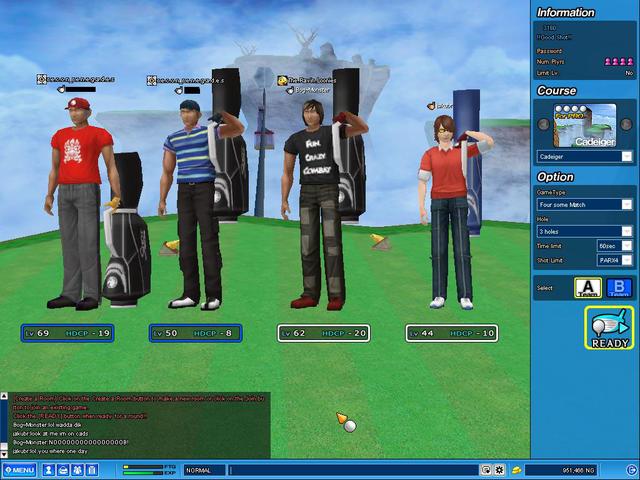Viewport: 640px width, 480px height.
Task: Open the GameType dropdown
Action: point(626,204)
